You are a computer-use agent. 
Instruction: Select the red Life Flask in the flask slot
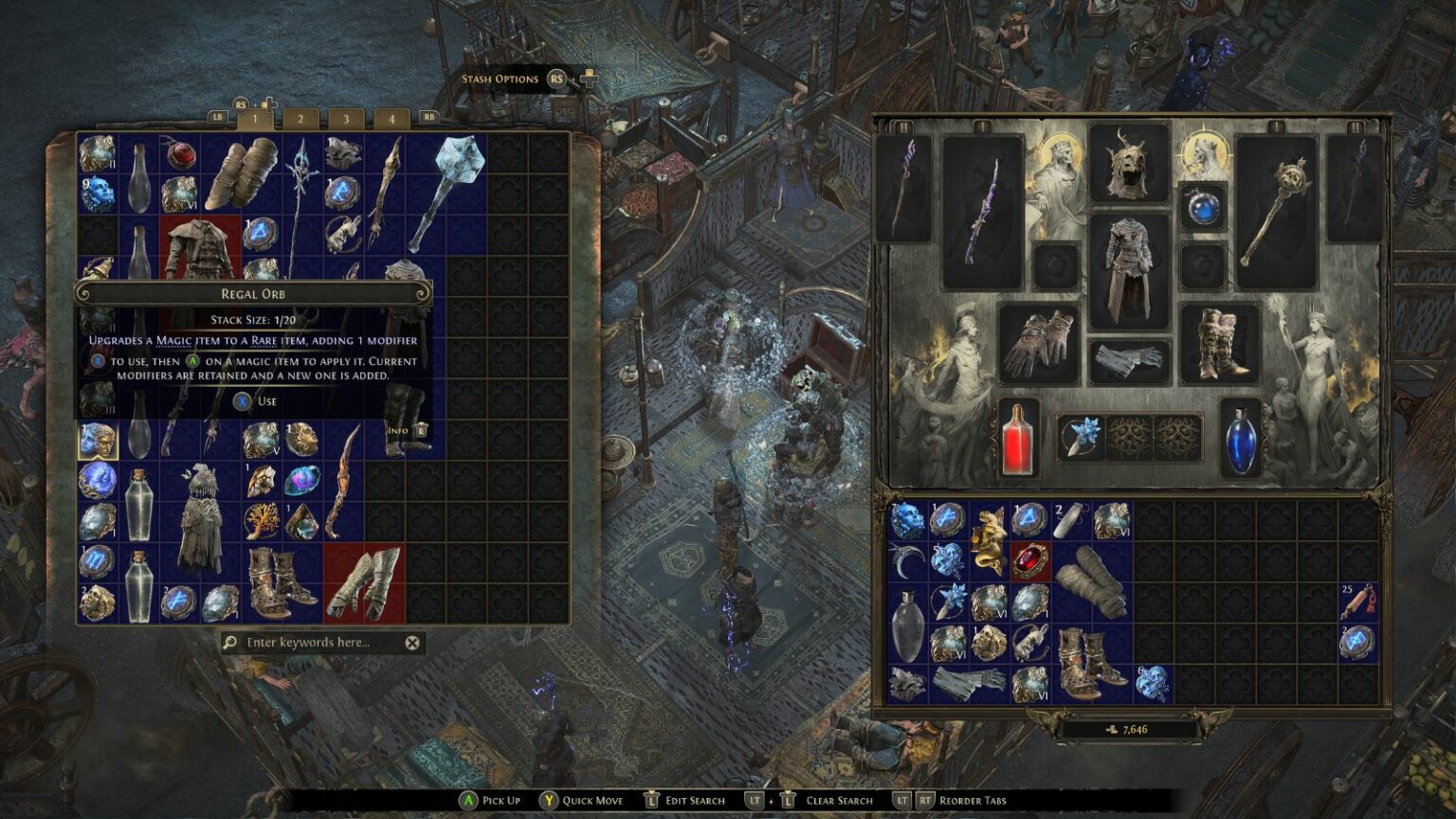pyautogui.click(x=1017, y=439)
